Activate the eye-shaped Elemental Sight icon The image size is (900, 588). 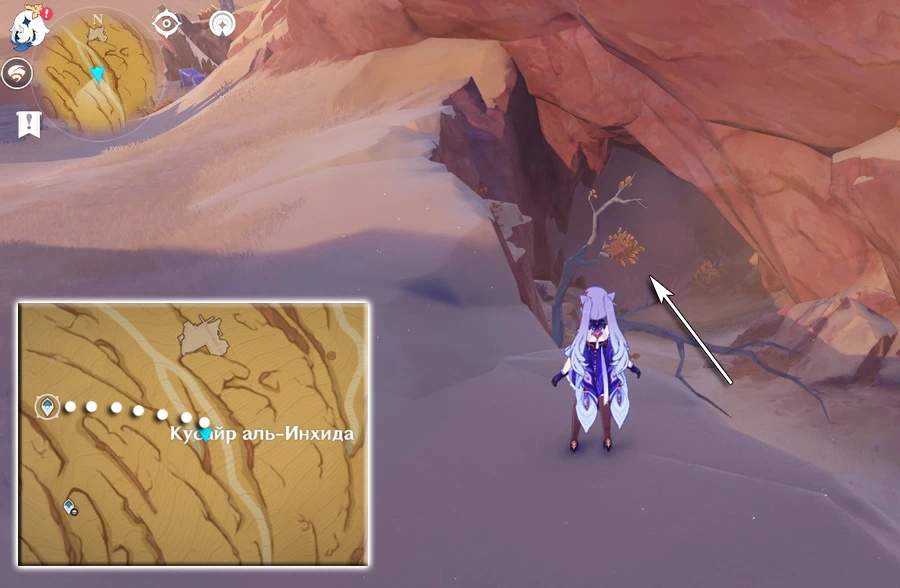[x=166, y=22]
